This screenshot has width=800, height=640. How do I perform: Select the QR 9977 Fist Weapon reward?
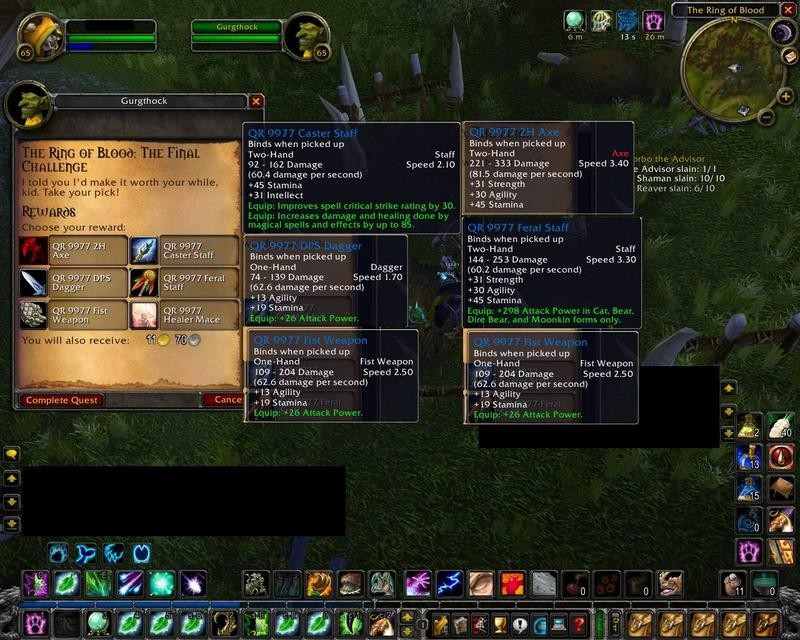(73, 315)
